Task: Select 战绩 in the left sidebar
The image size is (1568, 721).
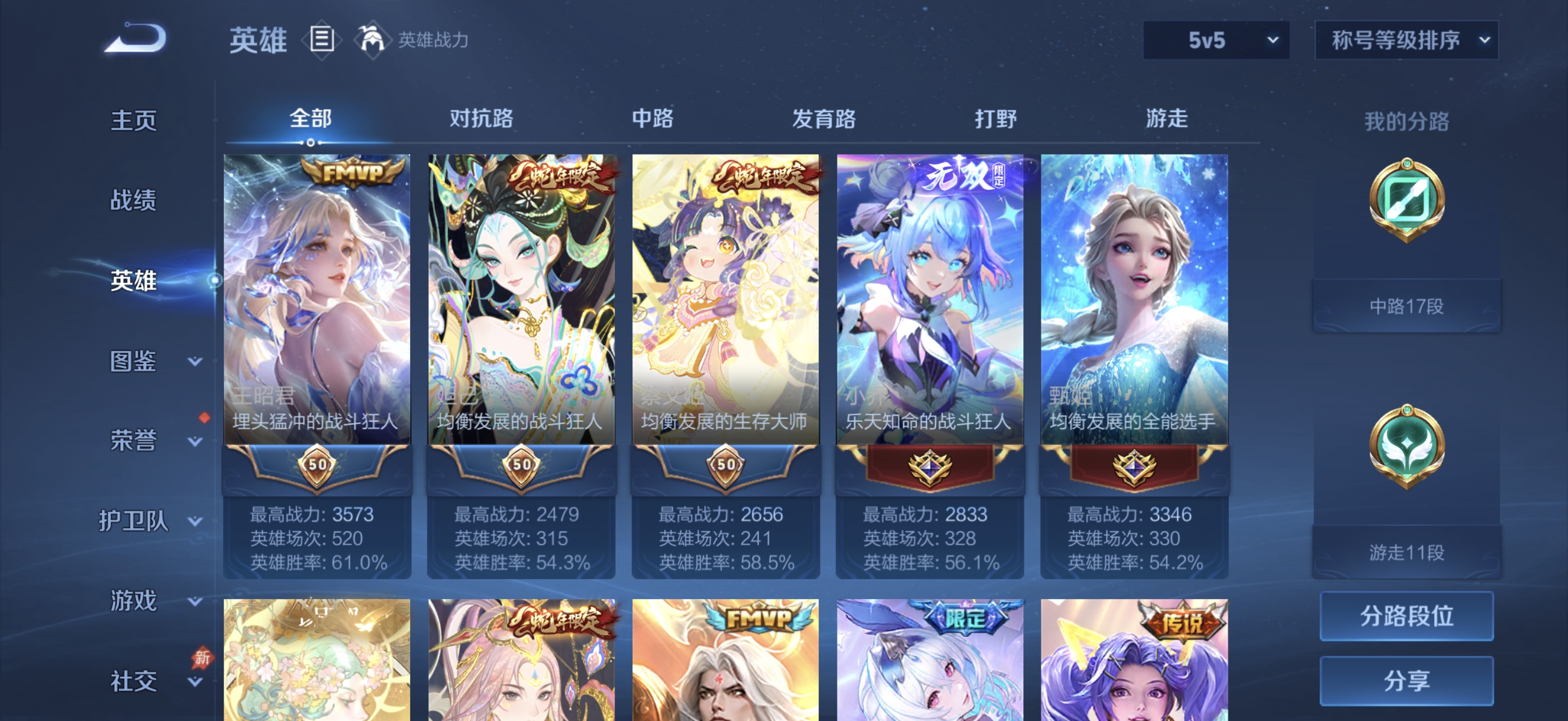Action: [134, 200]
